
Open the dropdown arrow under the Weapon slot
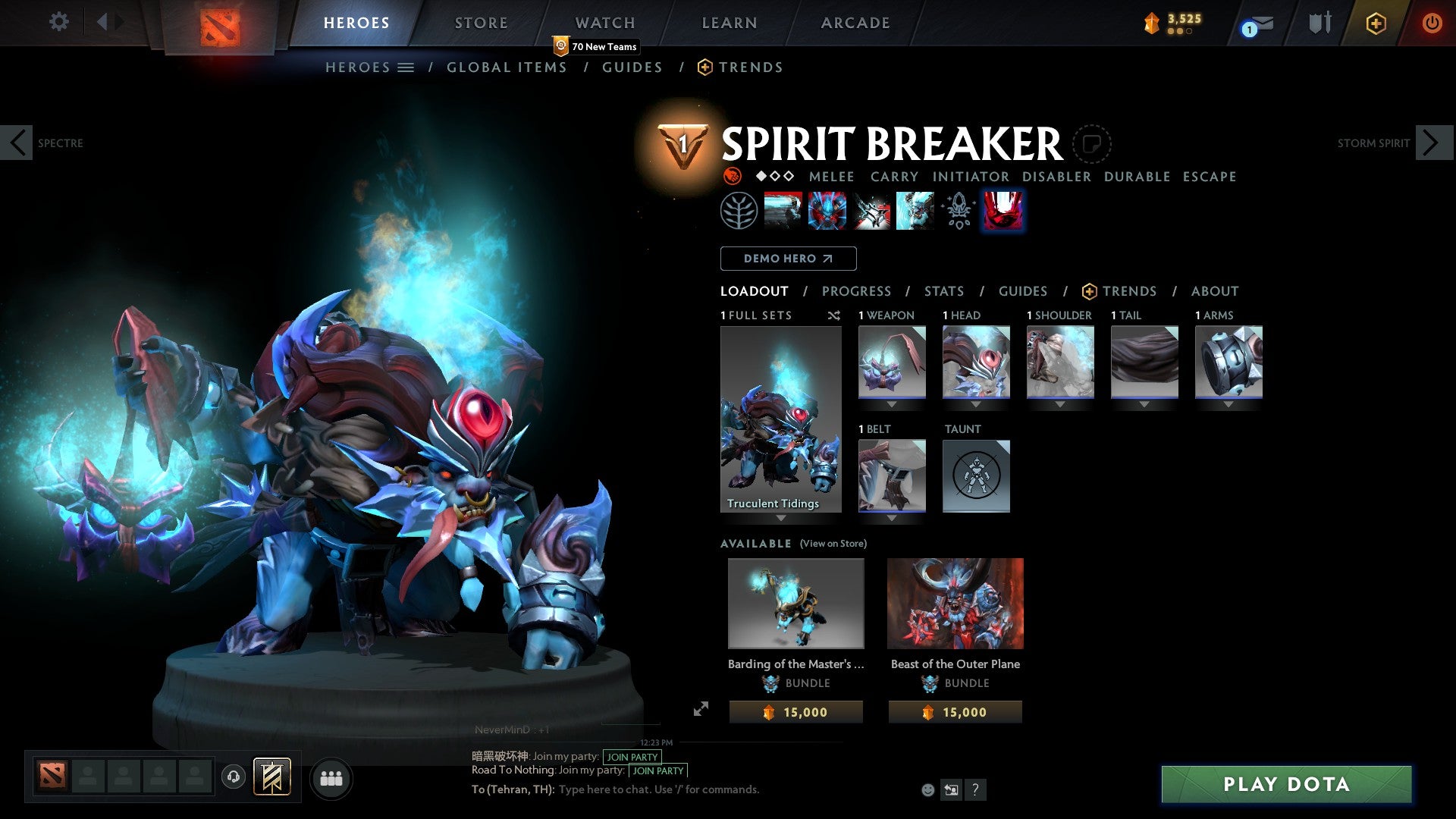tap(892, 404)
